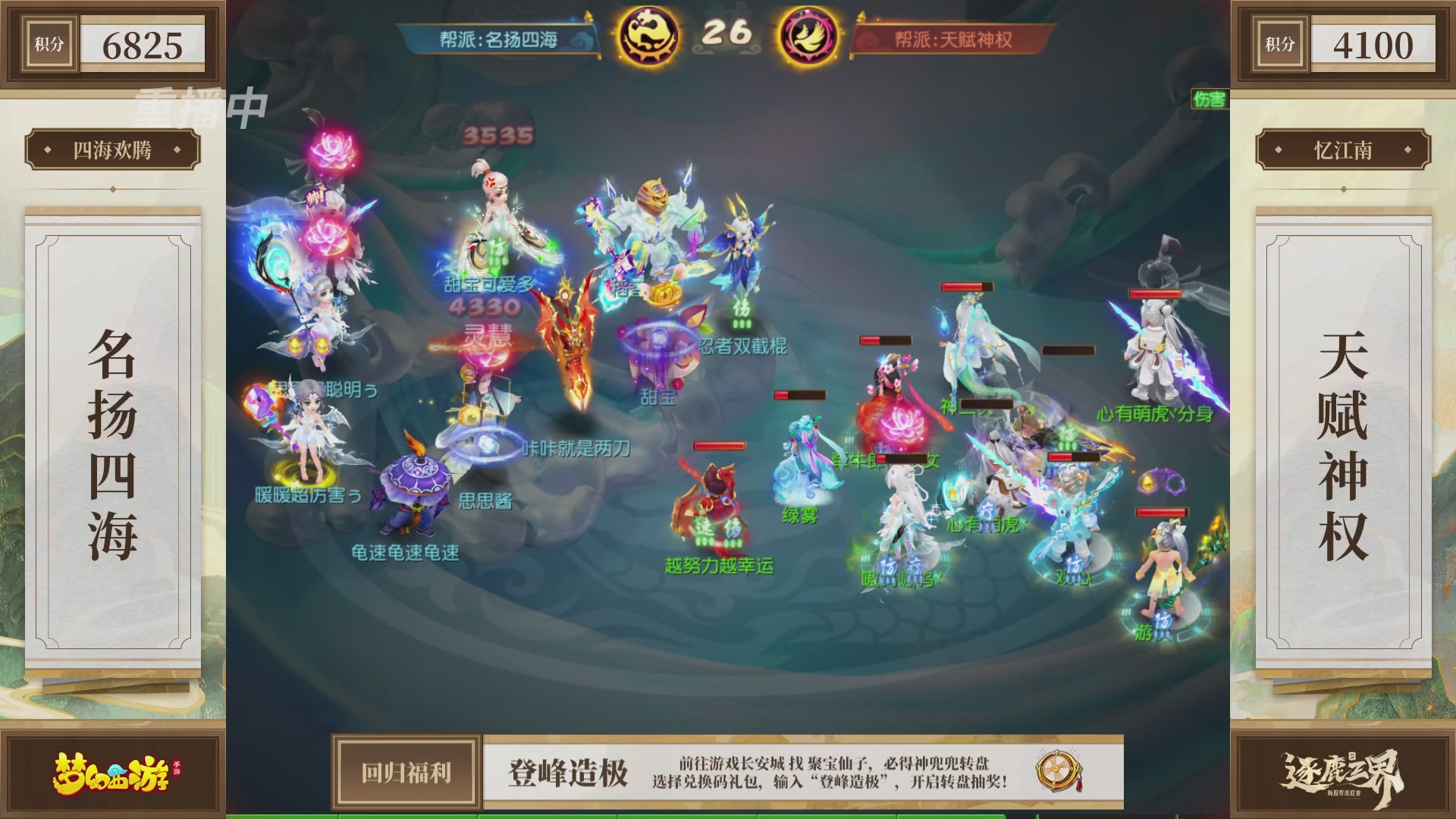Image resolution: width=1456 pixels, height=819 pixels.
Task: Select the 四海欢腾 team name plaque
Action: click(x=114, y=150)
